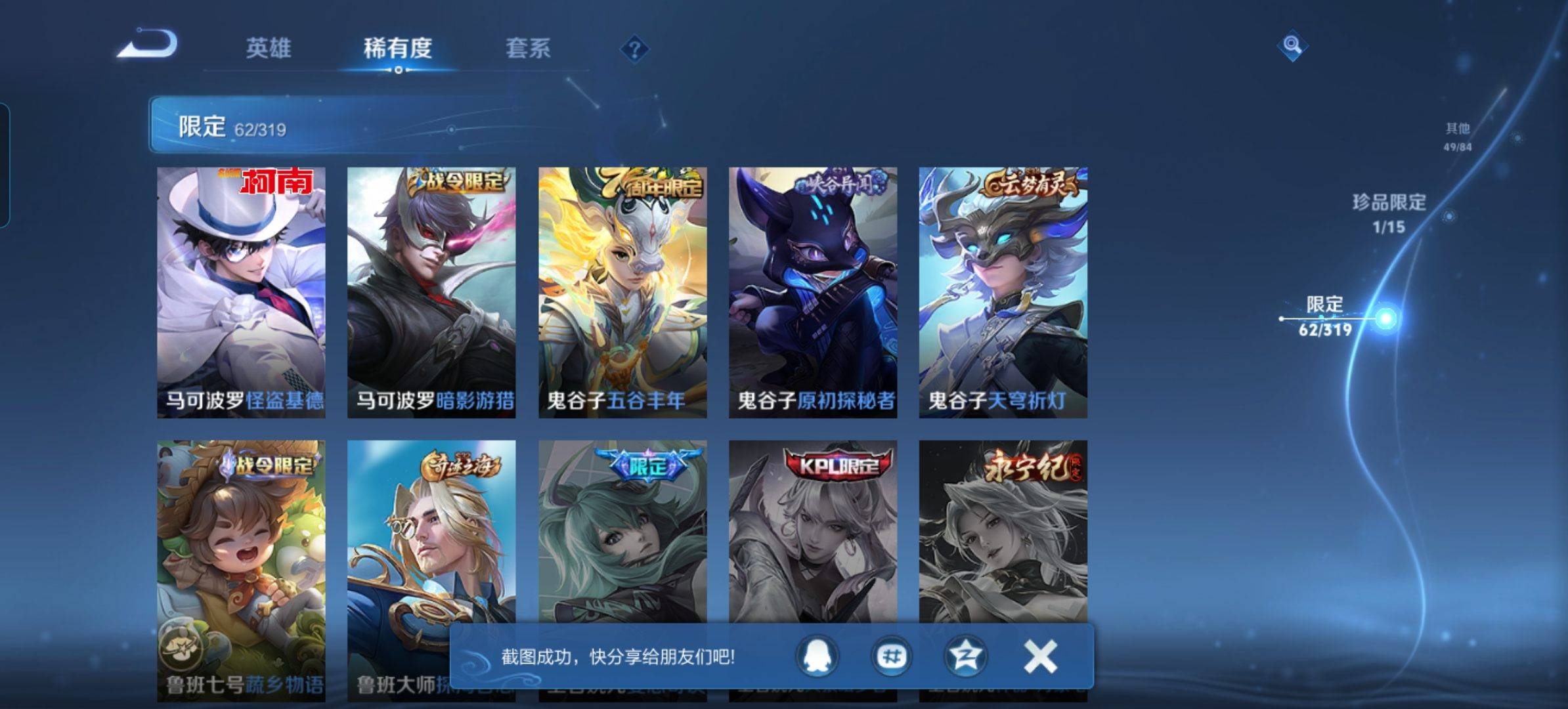Select the 稀有度 tab
This screenshot has width=1568, height=709.
coord(397,48)
